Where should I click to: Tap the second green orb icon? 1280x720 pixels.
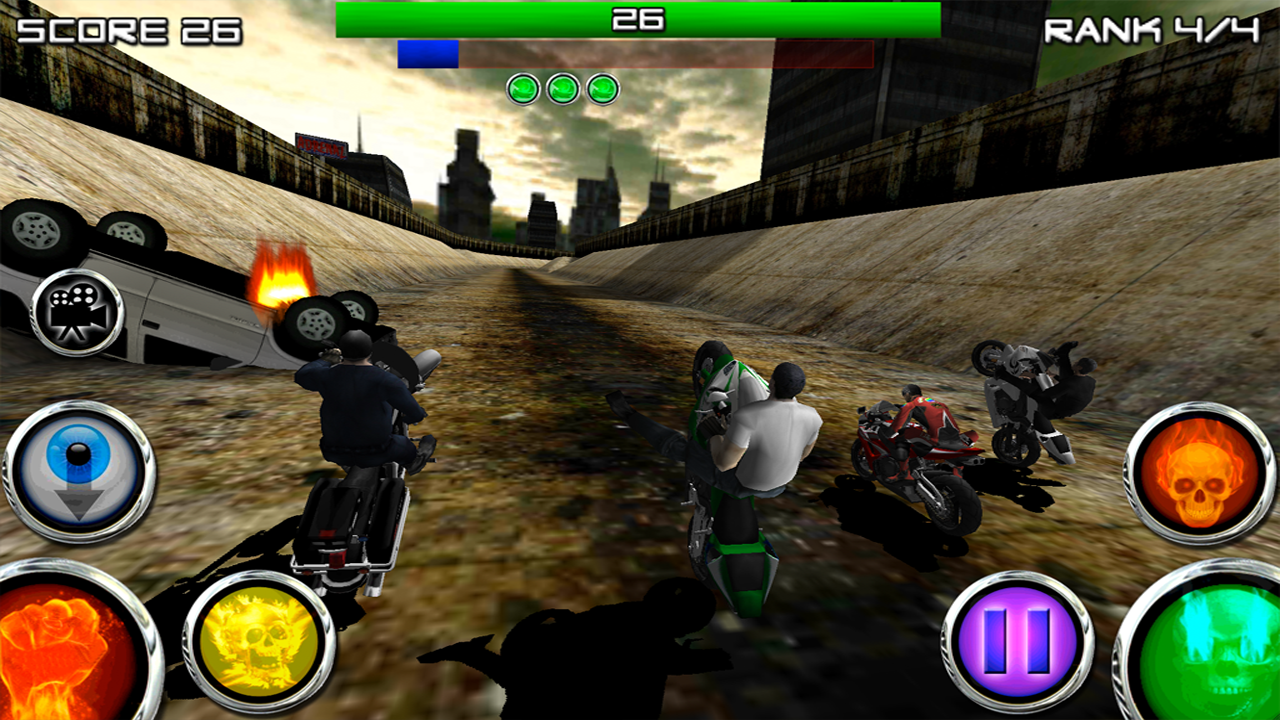[564, 89]
